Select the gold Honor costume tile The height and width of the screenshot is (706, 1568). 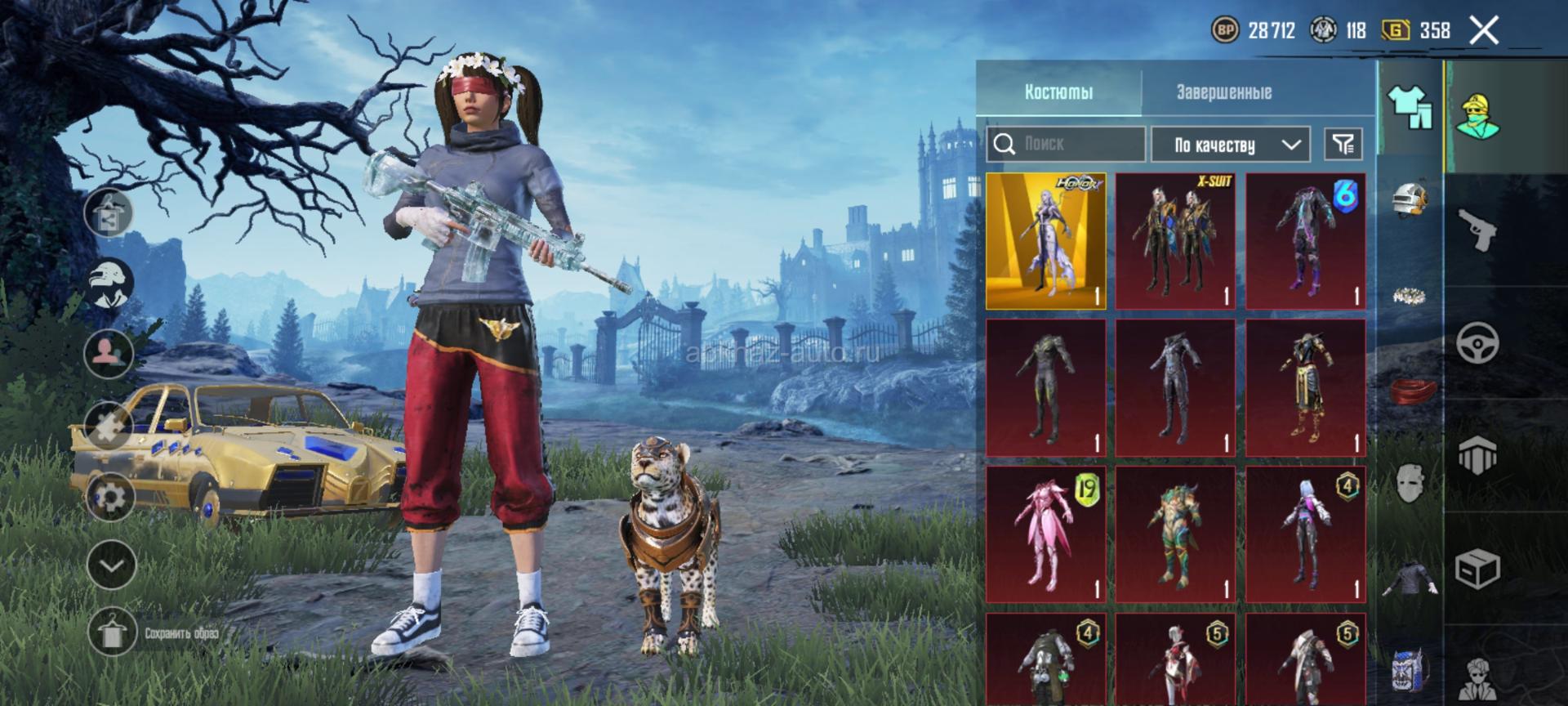point(1046,241)
